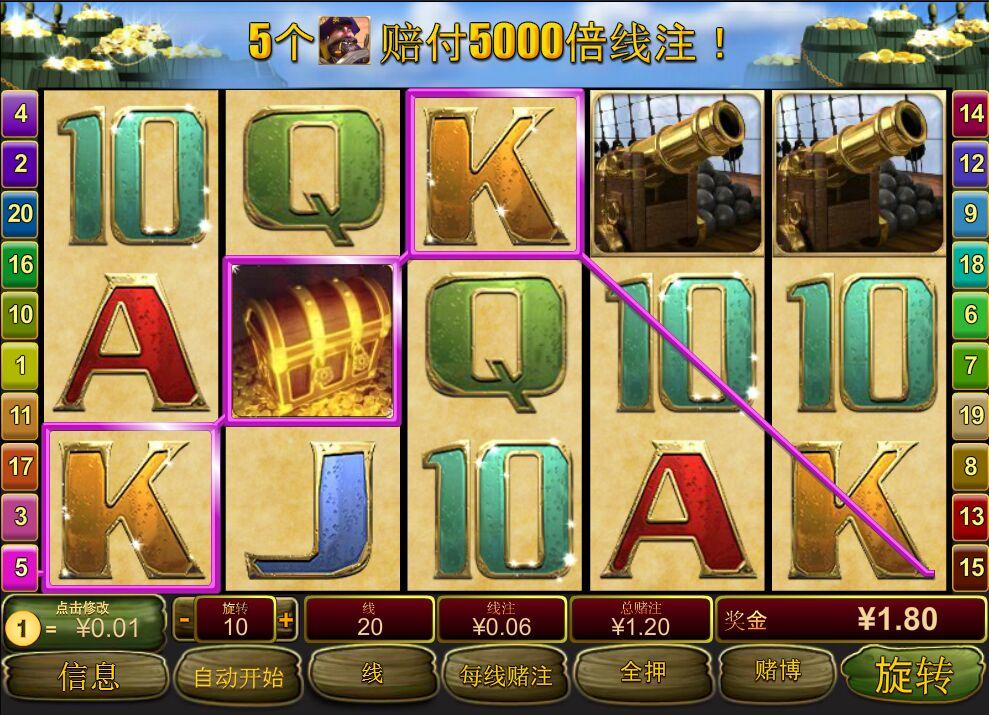
Task: Highlight payline number 16
Action: (x=21, y=264)
